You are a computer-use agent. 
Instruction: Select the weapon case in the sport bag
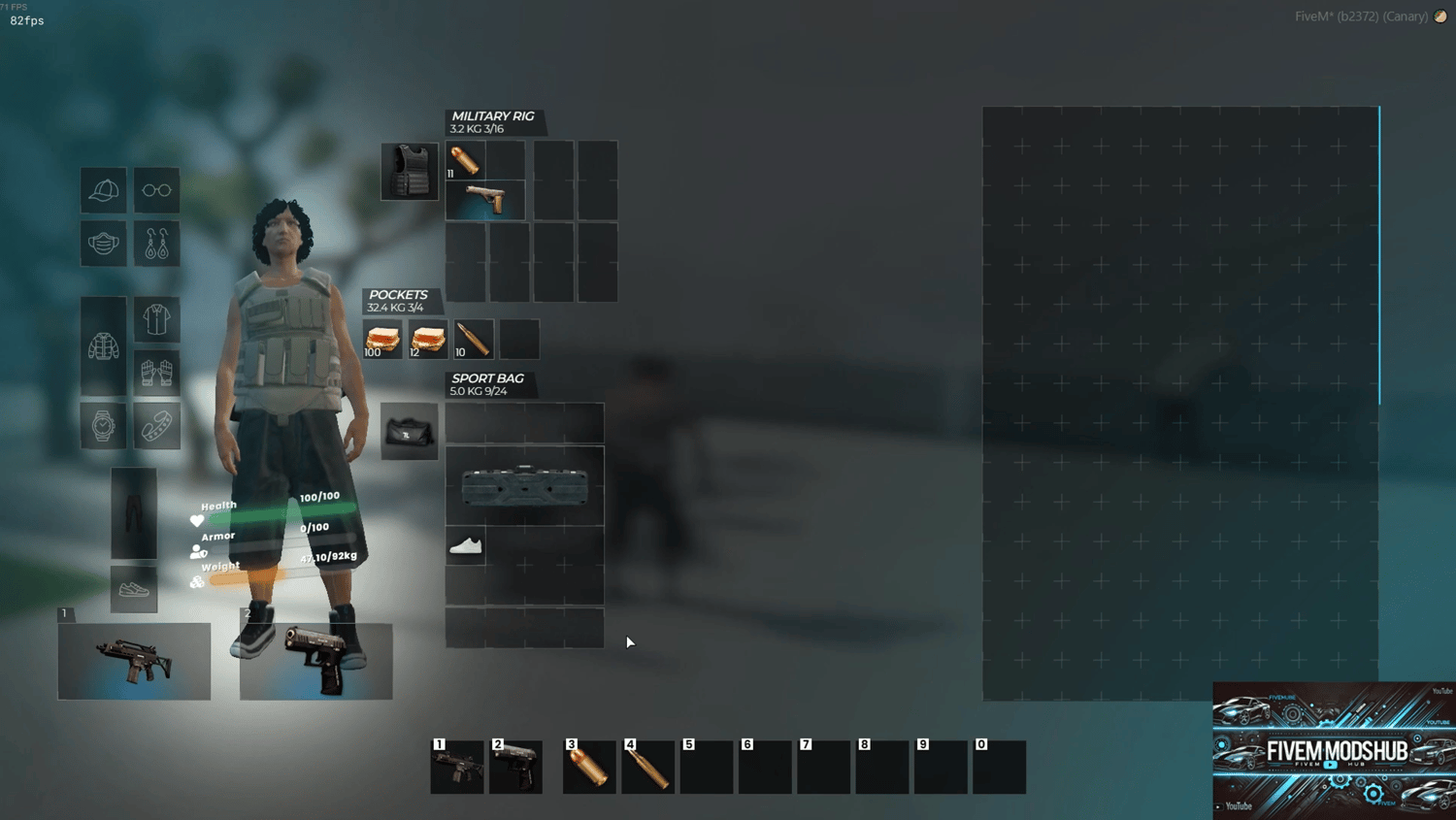click(x=525, y=486)
